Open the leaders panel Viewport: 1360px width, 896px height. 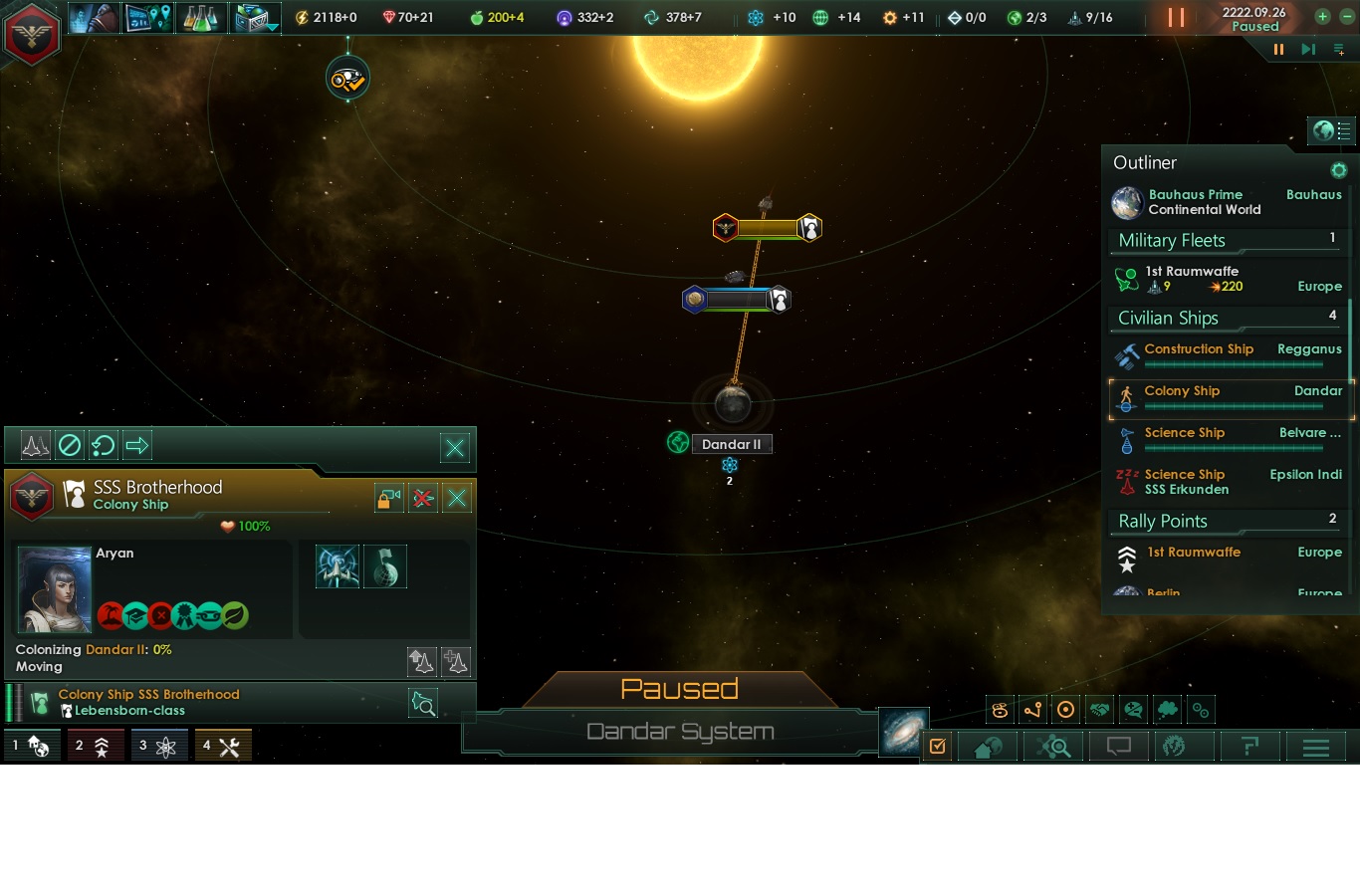click(x=94, y=17)
